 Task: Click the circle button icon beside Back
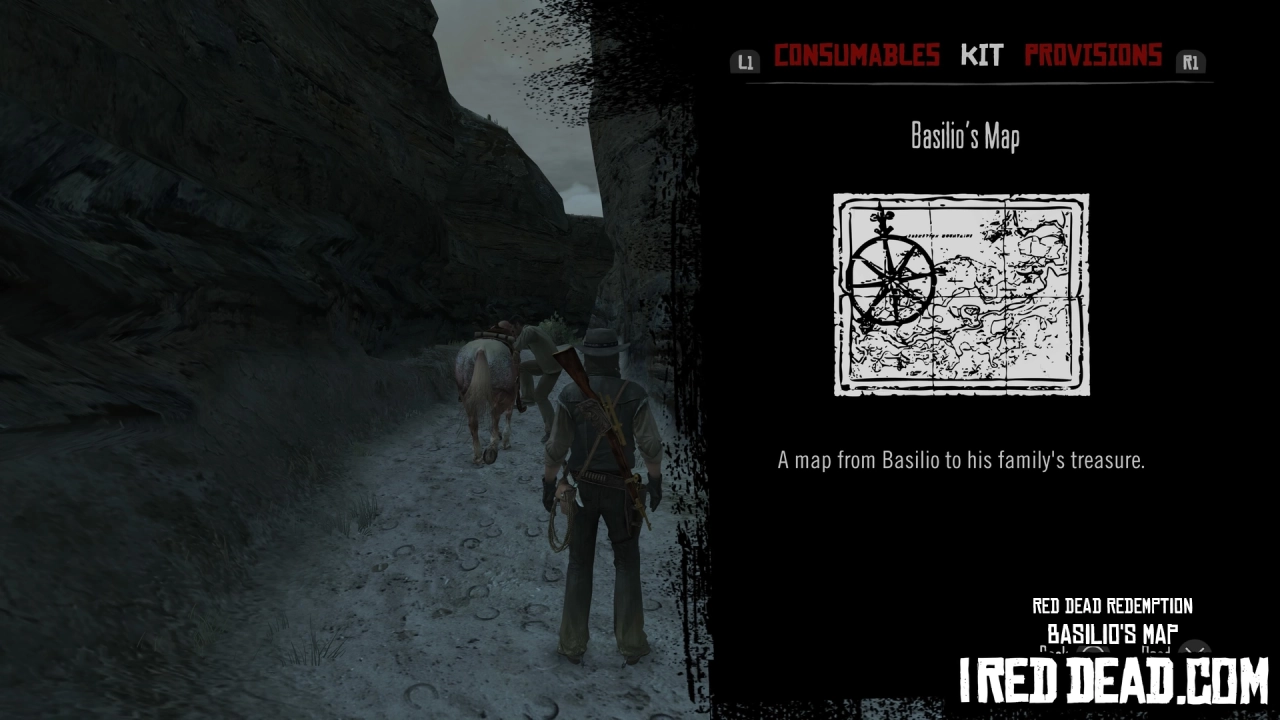click(1092, 652)
